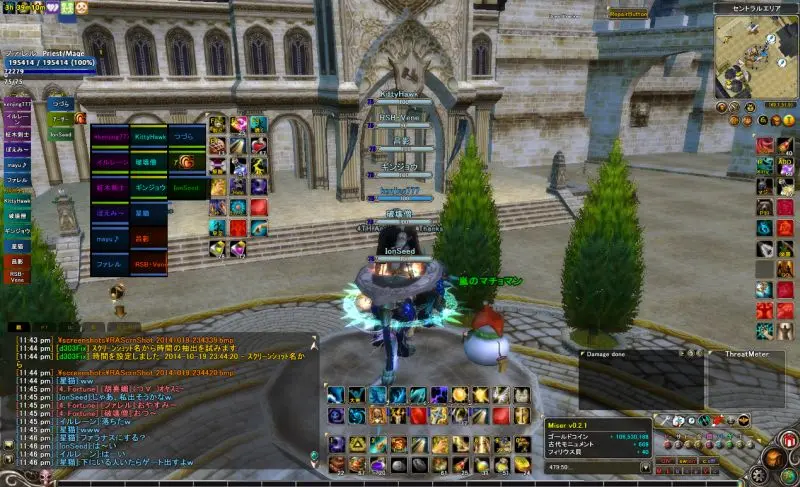Screen dimensions: 800x487
Task: Select the ギンジョウ raid grid cell
Action: [x=150, y=187]
